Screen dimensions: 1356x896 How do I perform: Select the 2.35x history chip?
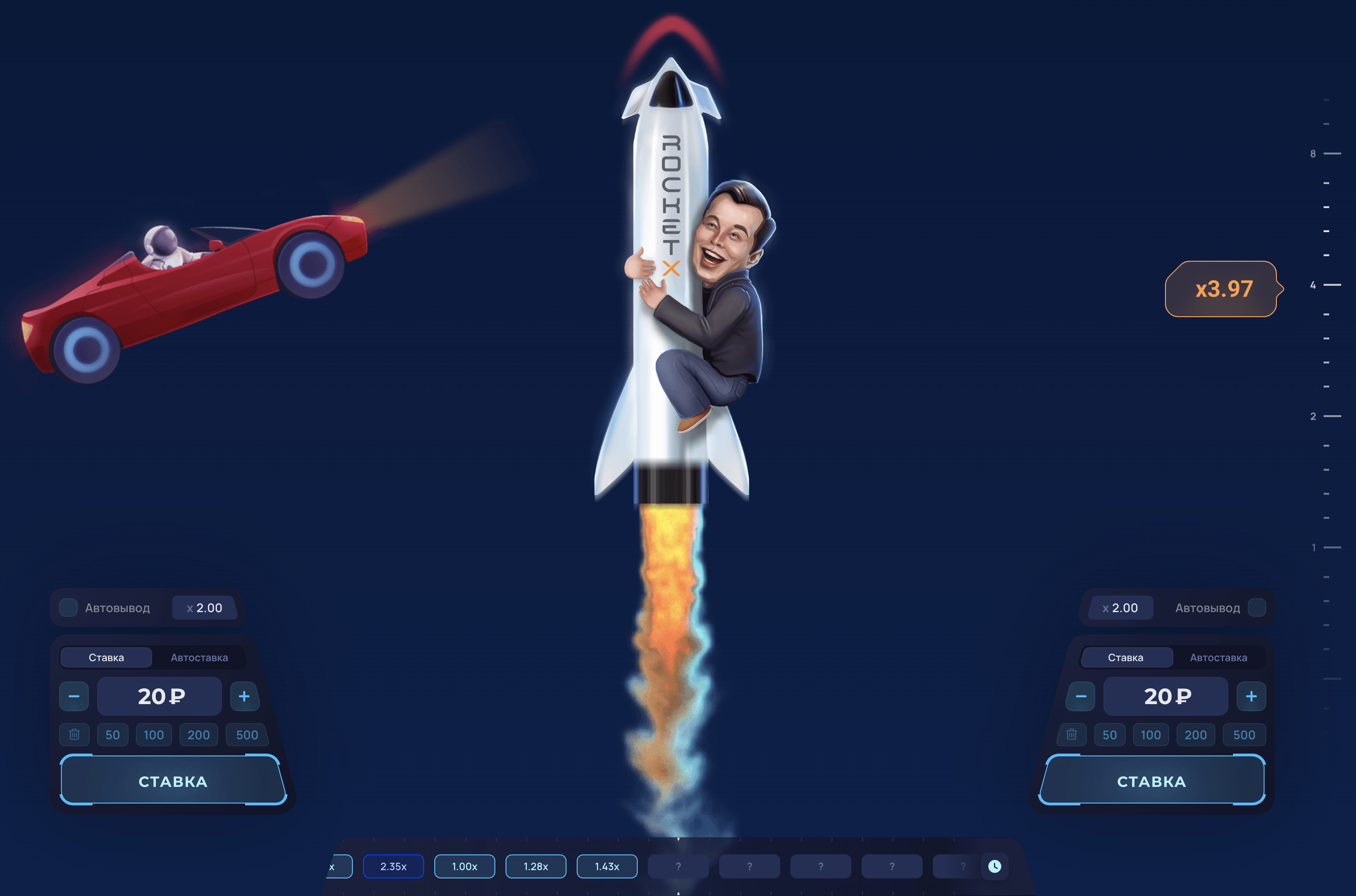click(393, 866)
